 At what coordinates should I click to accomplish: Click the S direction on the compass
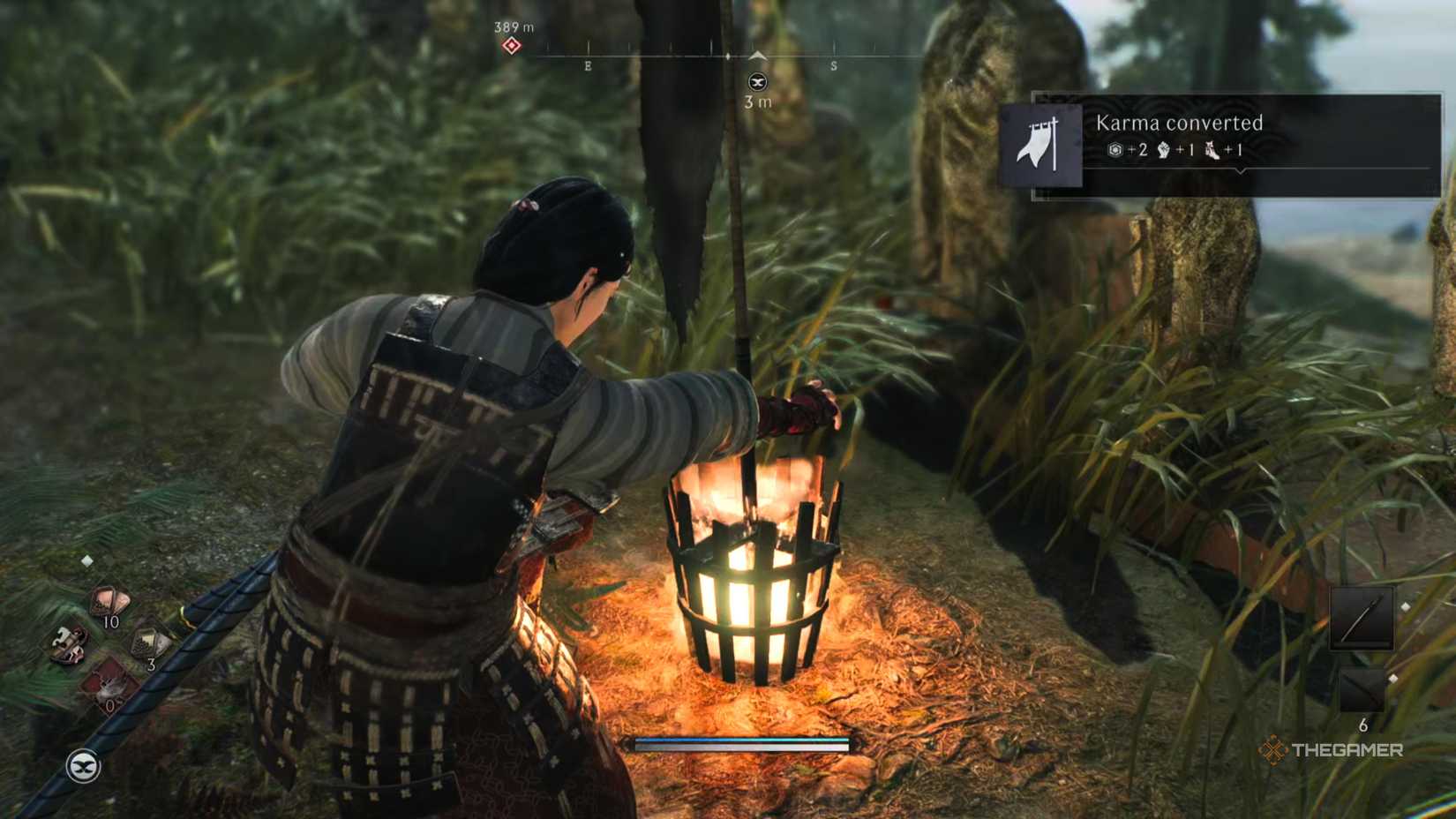pyautogui.click(x=836, y=64)
